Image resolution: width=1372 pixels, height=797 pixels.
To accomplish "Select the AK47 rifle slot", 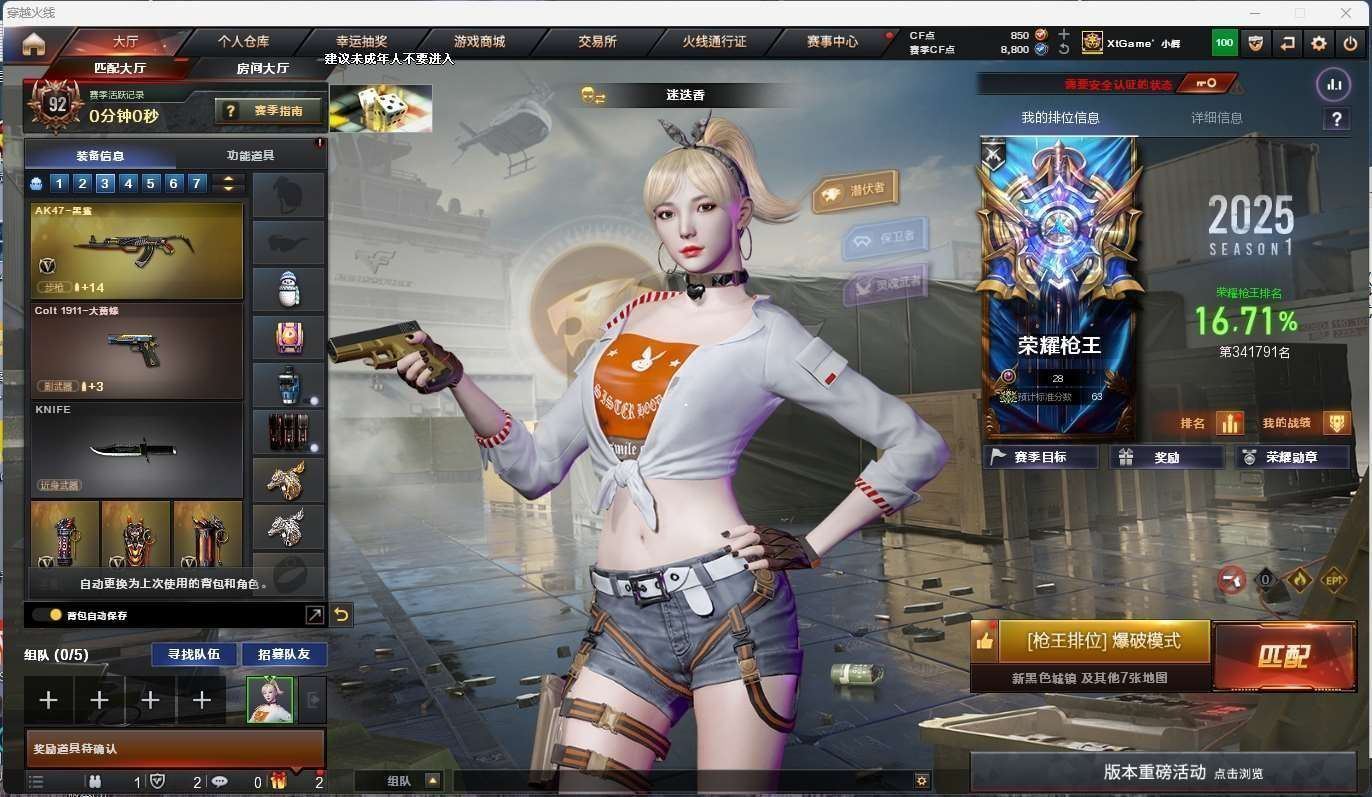I will pyautogui.click(x=137, y=250).
